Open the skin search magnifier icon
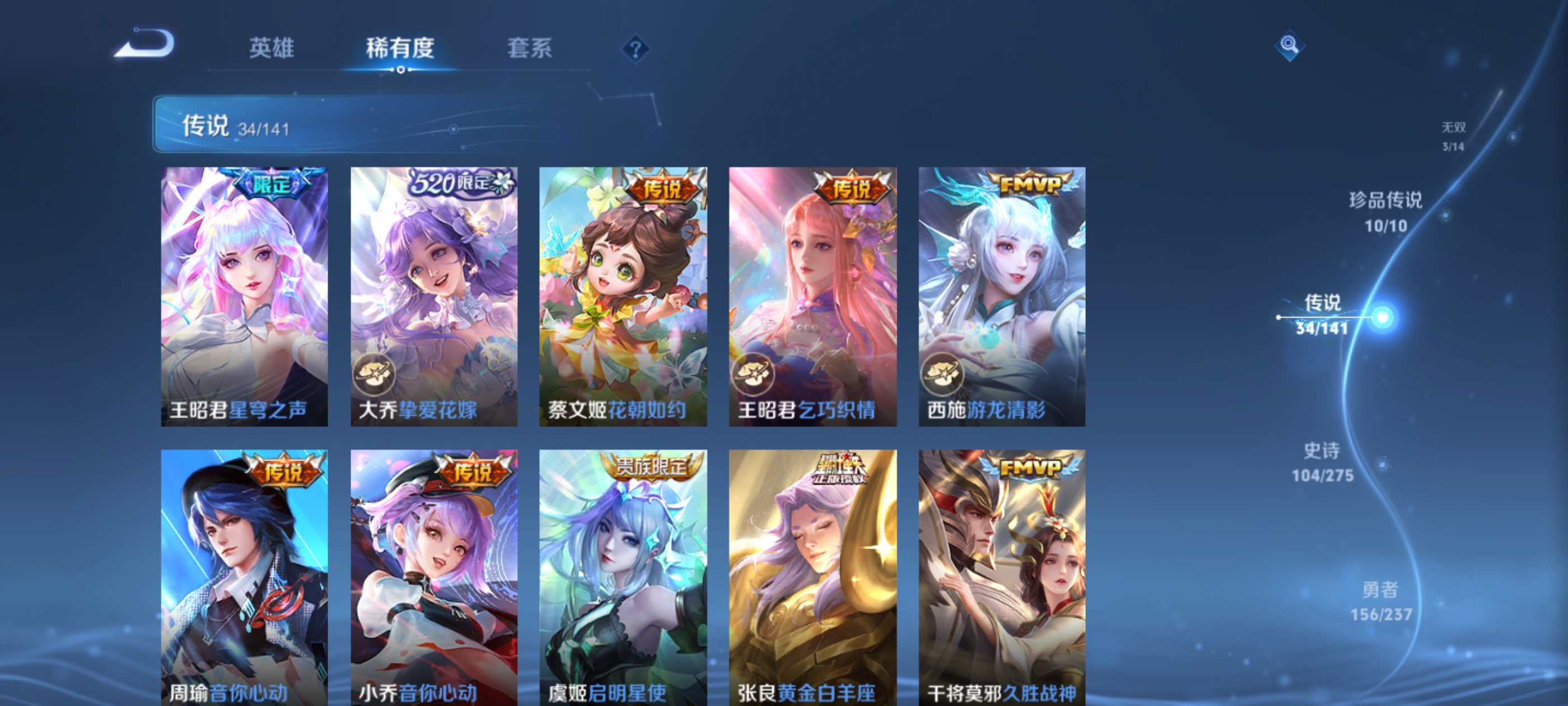Image resolution: width=1568 pixels, height=706 pixels. coord(1290,45)
